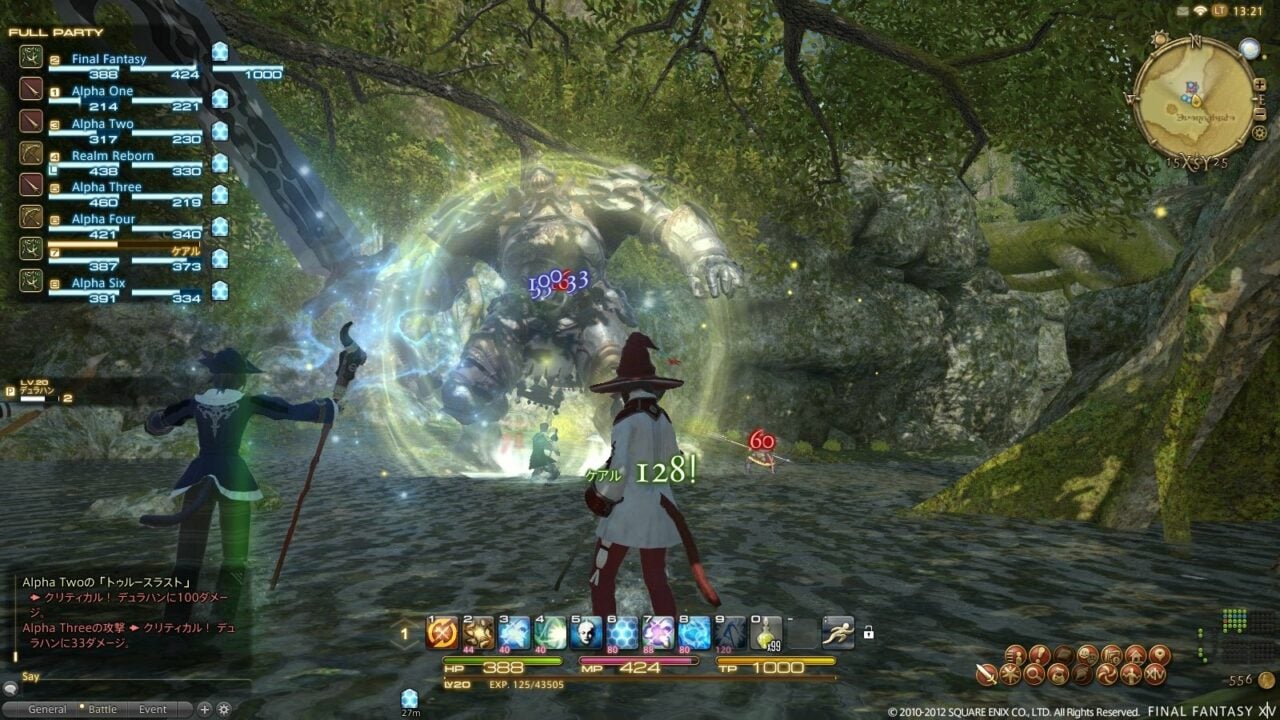
Task: Click the compass icon beside the minimap
Action: 1159,40
